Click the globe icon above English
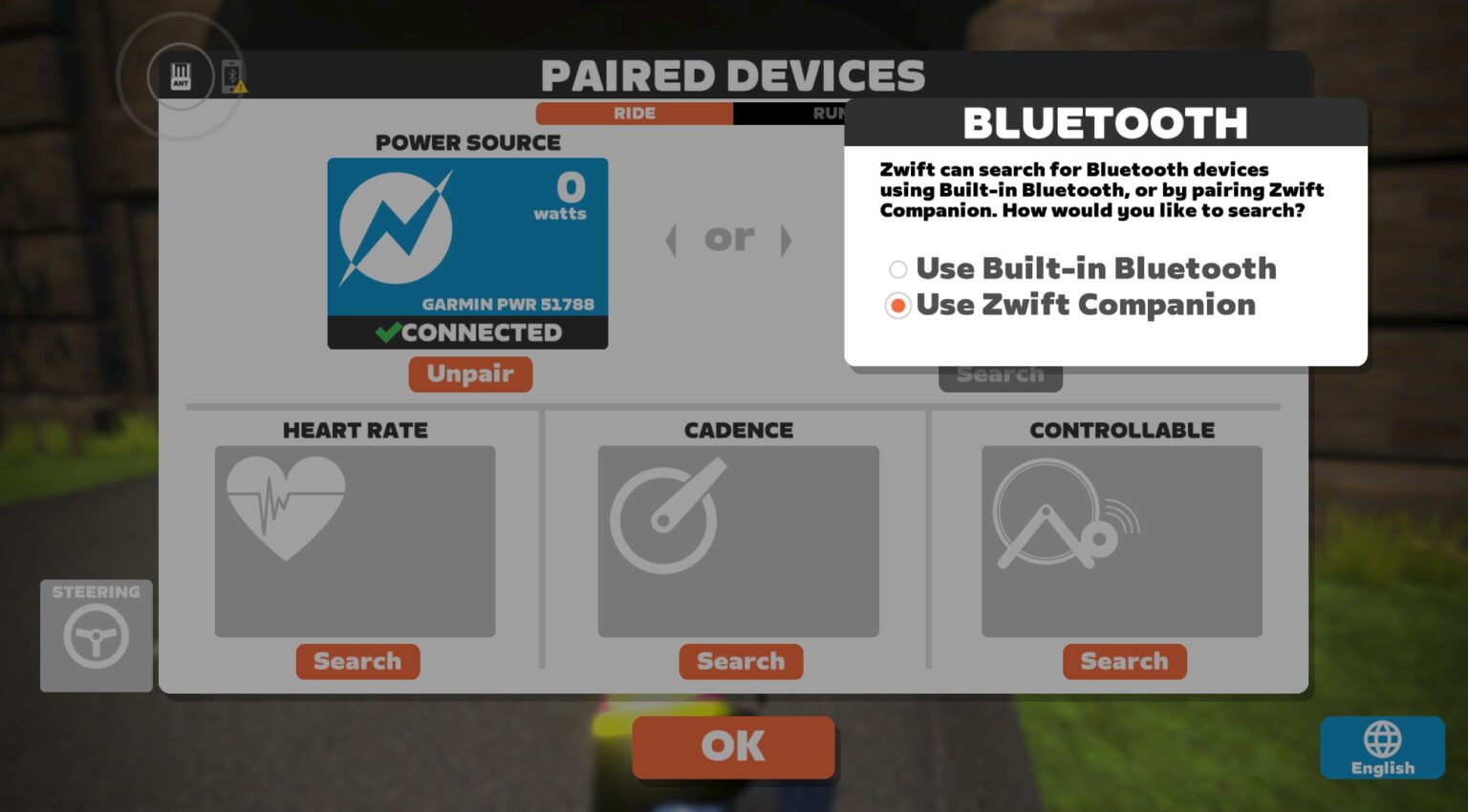The image size is (1468, 812). [1381, 737]
